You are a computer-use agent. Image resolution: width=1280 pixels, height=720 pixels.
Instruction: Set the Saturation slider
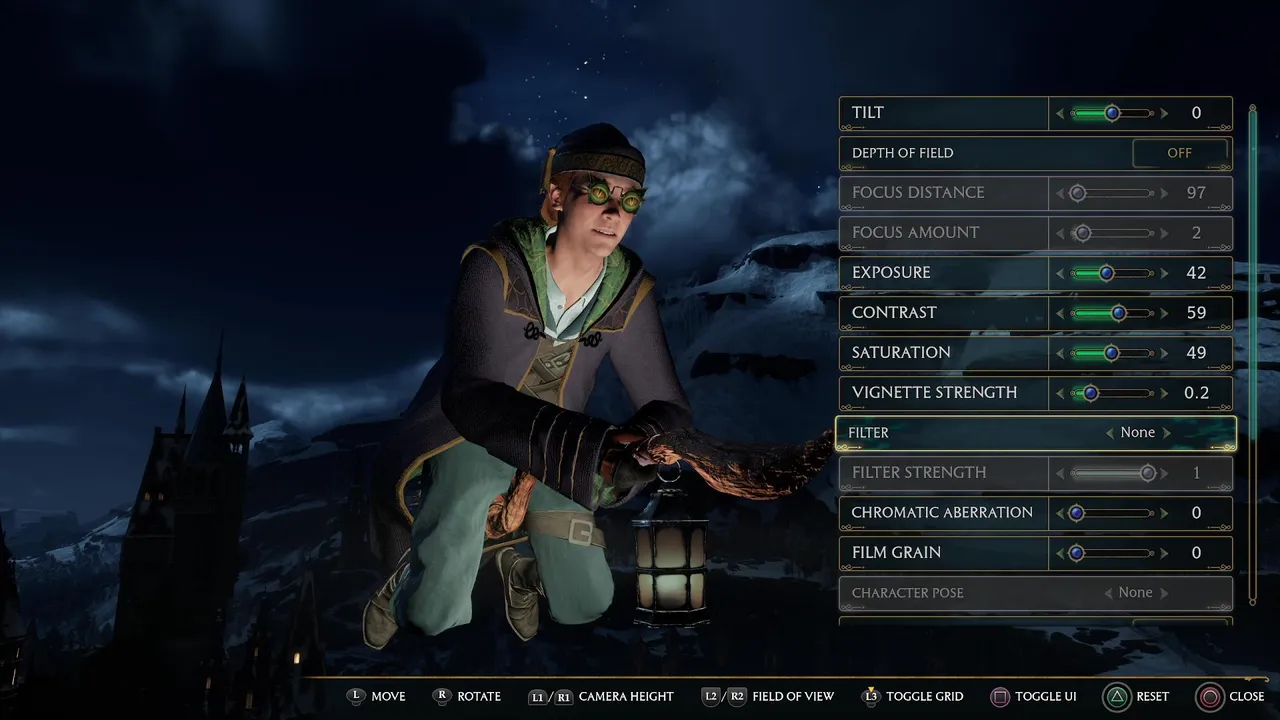coord(1111,353)
